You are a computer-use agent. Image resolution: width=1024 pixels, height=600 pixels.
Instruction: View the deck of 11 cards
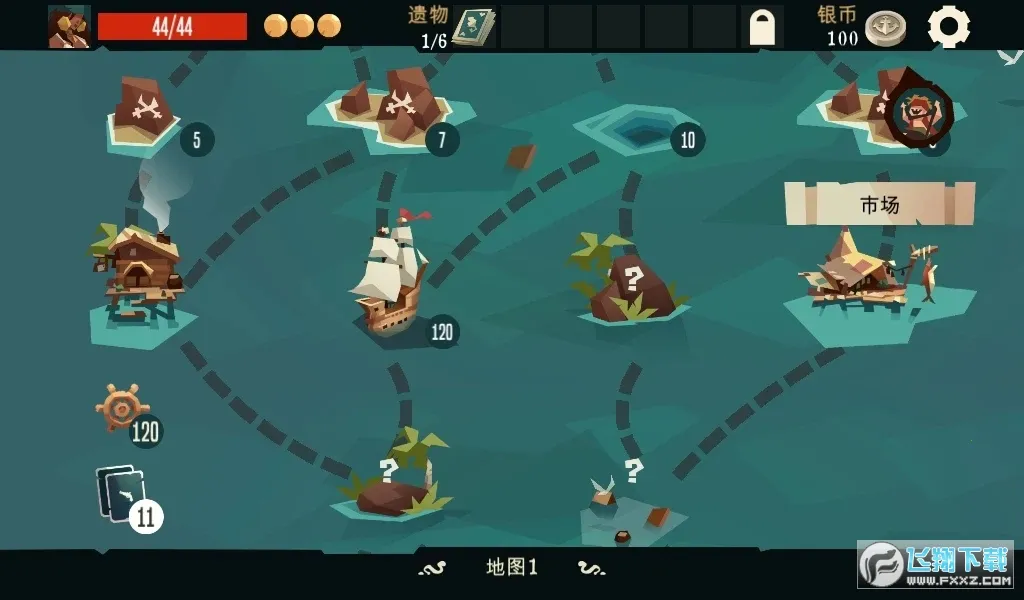pos(123,494)
